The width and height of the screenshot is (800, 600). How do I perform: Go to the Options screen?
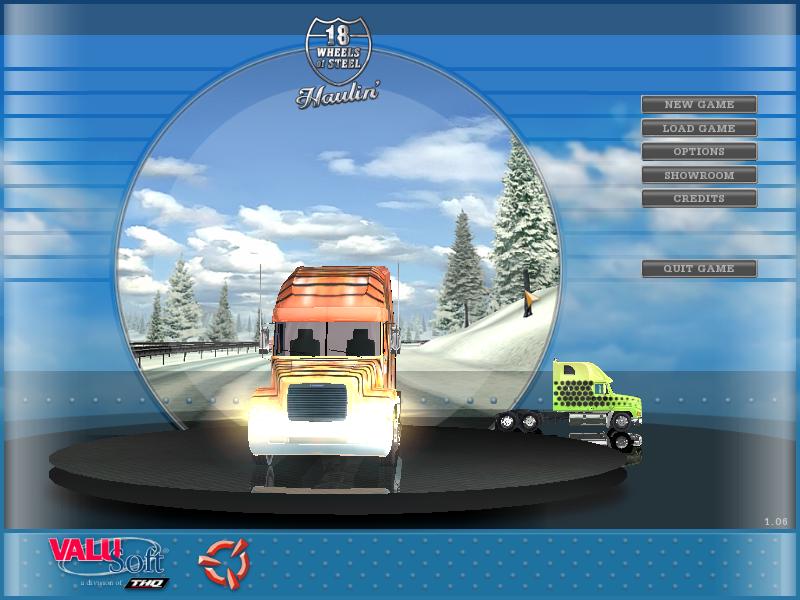click(x=699, y=152)
